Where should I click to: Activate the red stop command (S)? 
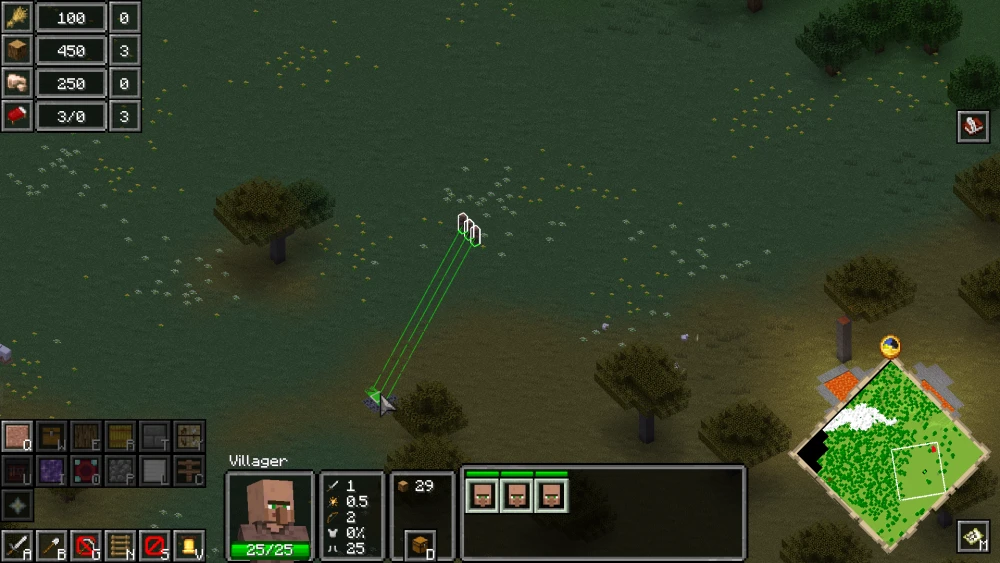tap(154, 546)
